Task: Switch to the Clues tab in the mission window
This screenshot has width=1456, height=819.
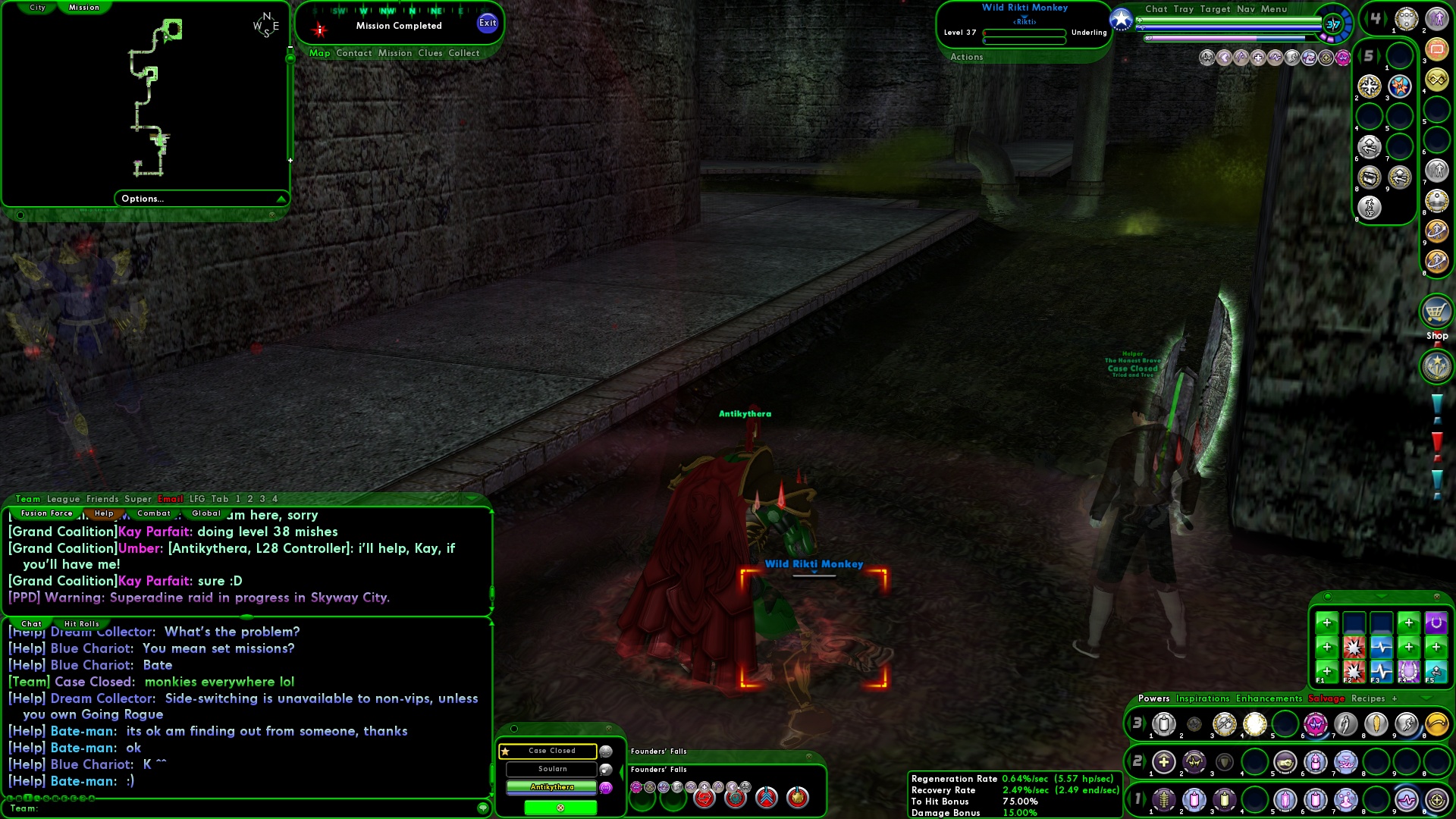Action: (428, 53)
